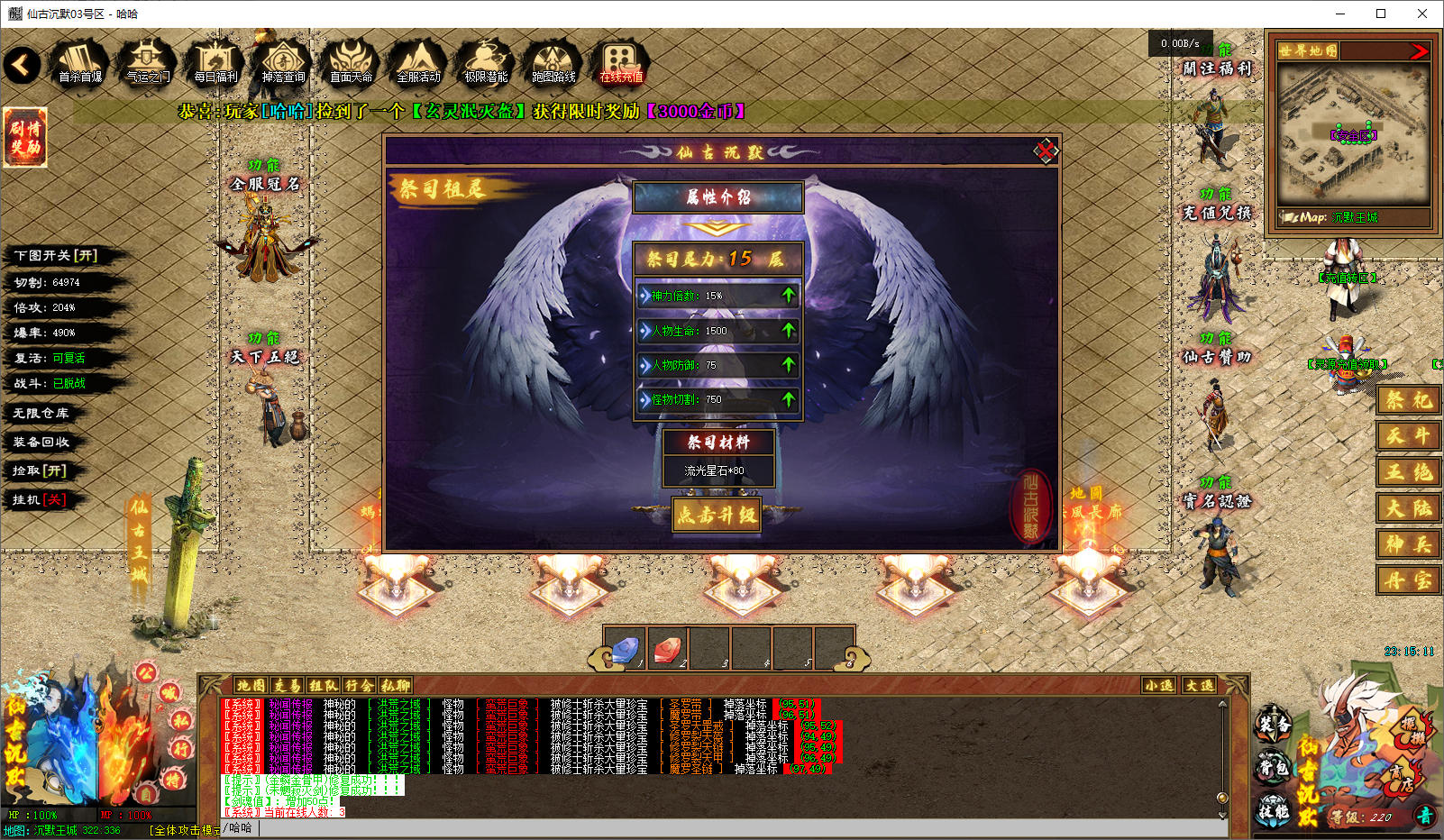Open the 无限仓库 storage button
The height and width of the screenshot is (840, 1444).
pos(41,413)
